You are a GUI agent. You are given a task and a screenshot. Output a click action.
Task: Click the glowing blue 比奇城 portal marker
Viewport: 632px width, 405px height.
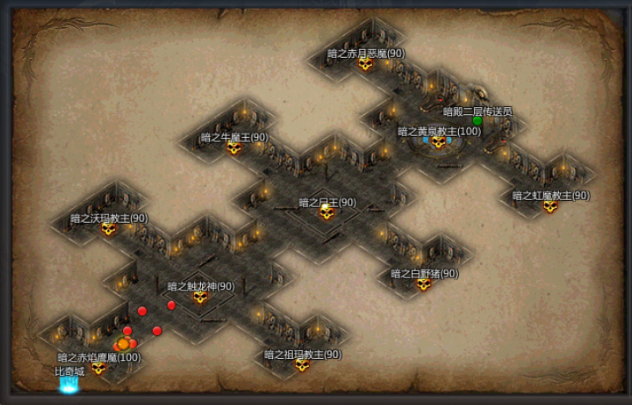click(x=69, y=384)
